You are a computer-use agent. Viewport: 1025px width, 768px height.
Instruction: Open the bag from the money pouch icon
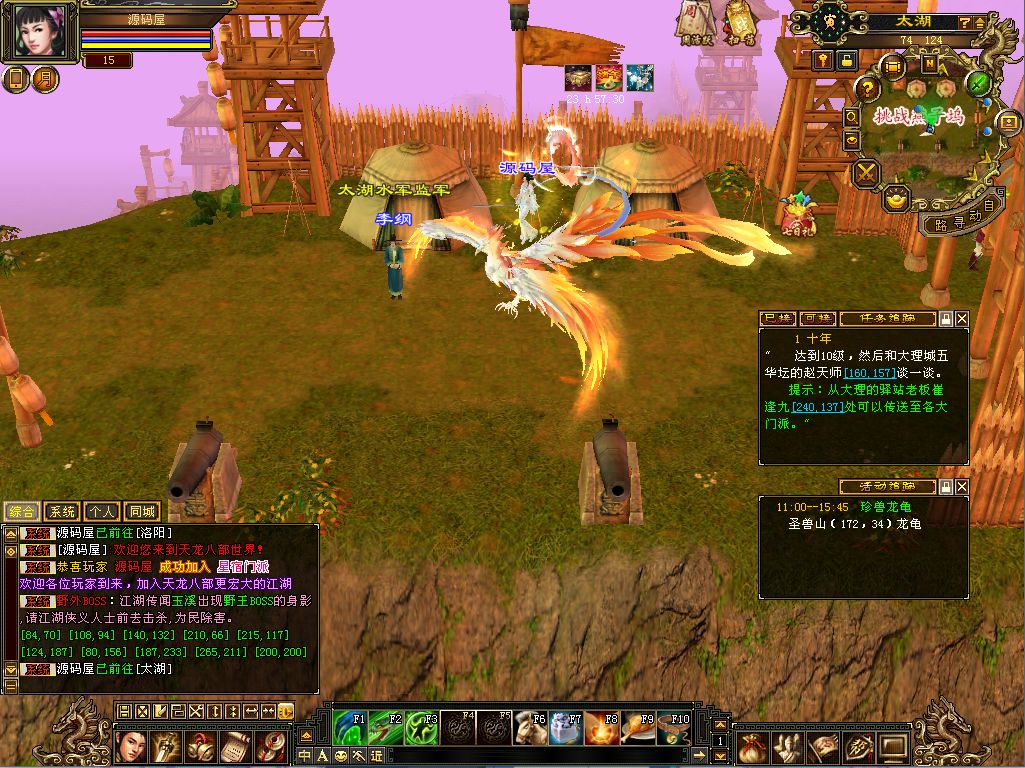[x=753, y=746]
